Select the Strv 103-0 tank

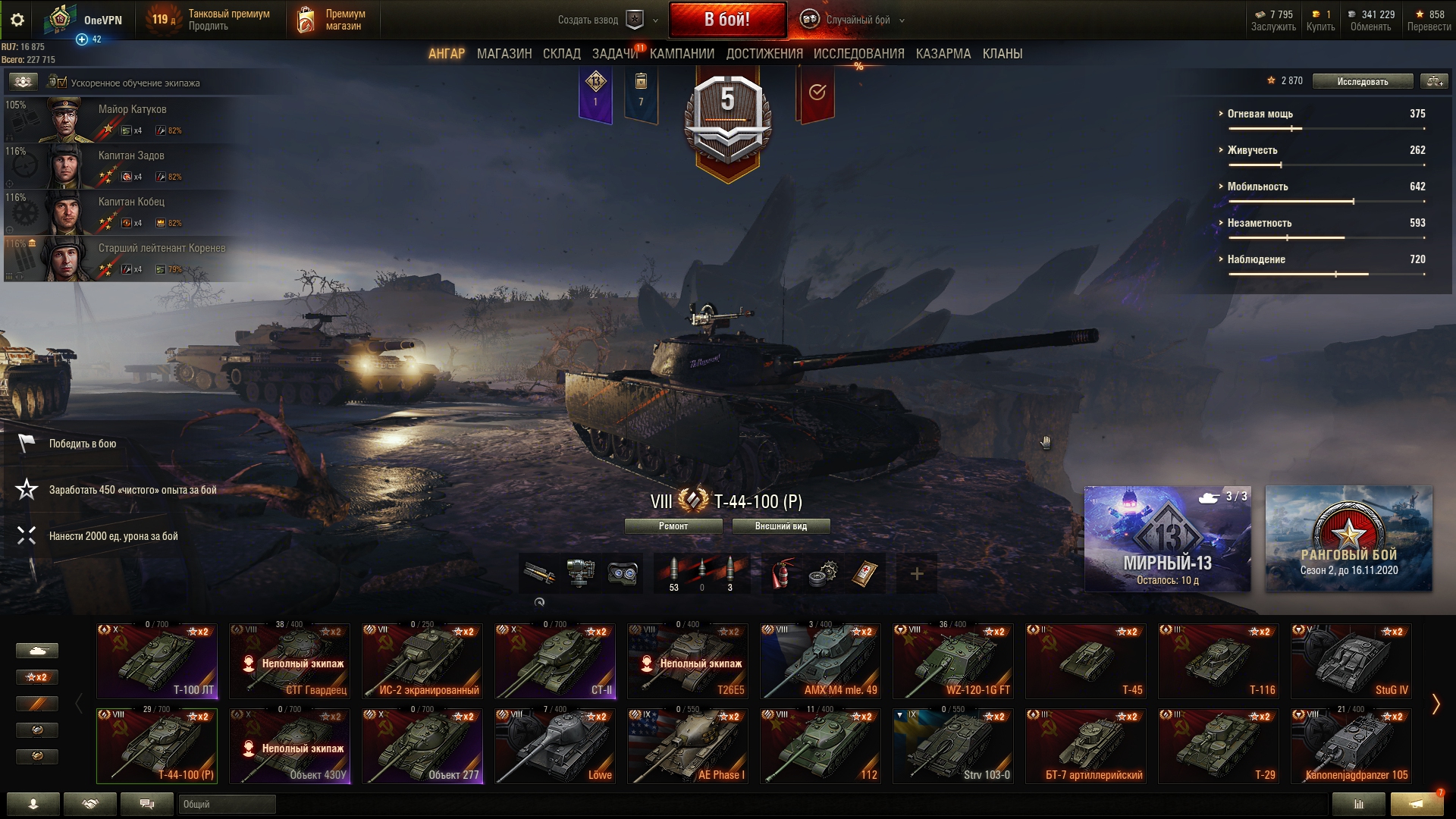coord(953,745)
